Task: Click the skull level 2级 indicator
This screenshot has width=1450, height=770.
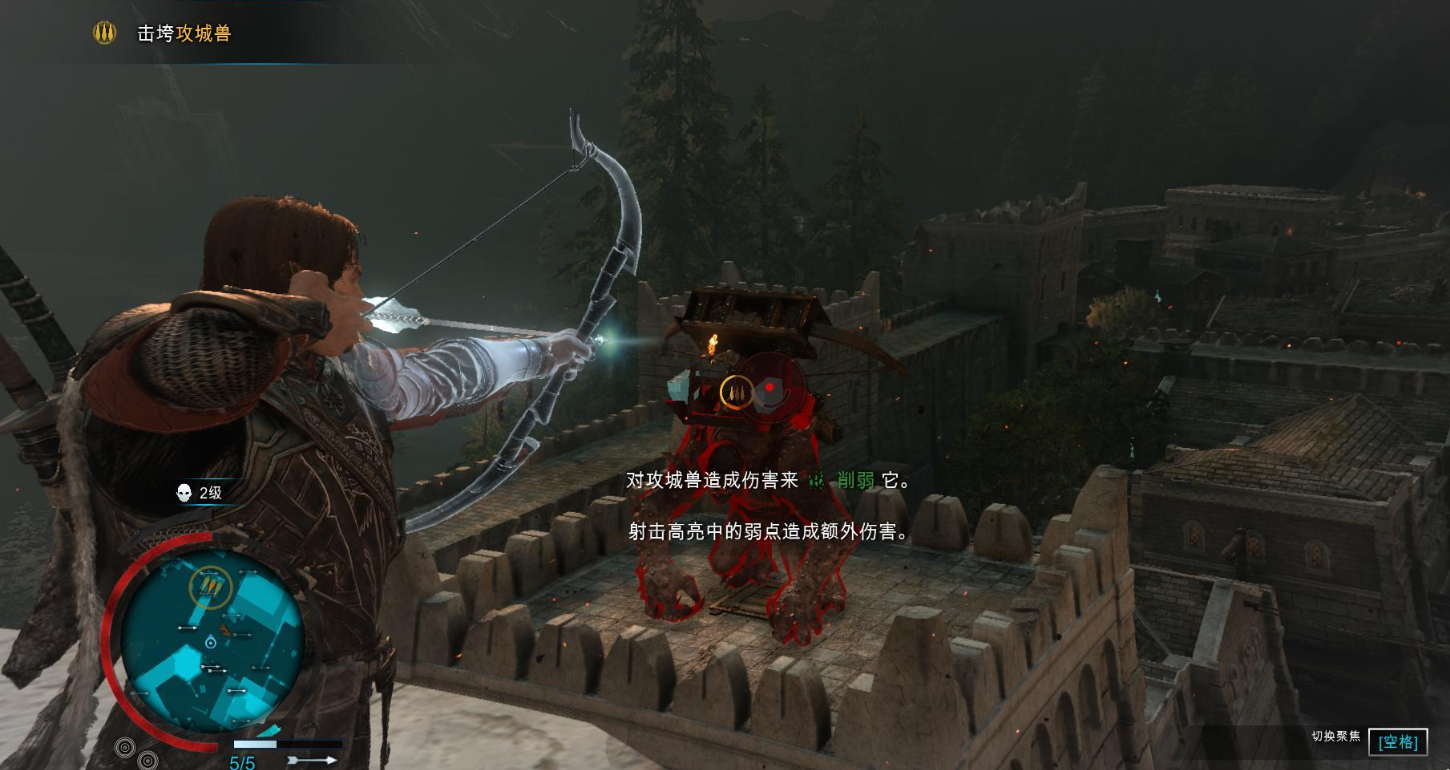Action: point(198,492)
